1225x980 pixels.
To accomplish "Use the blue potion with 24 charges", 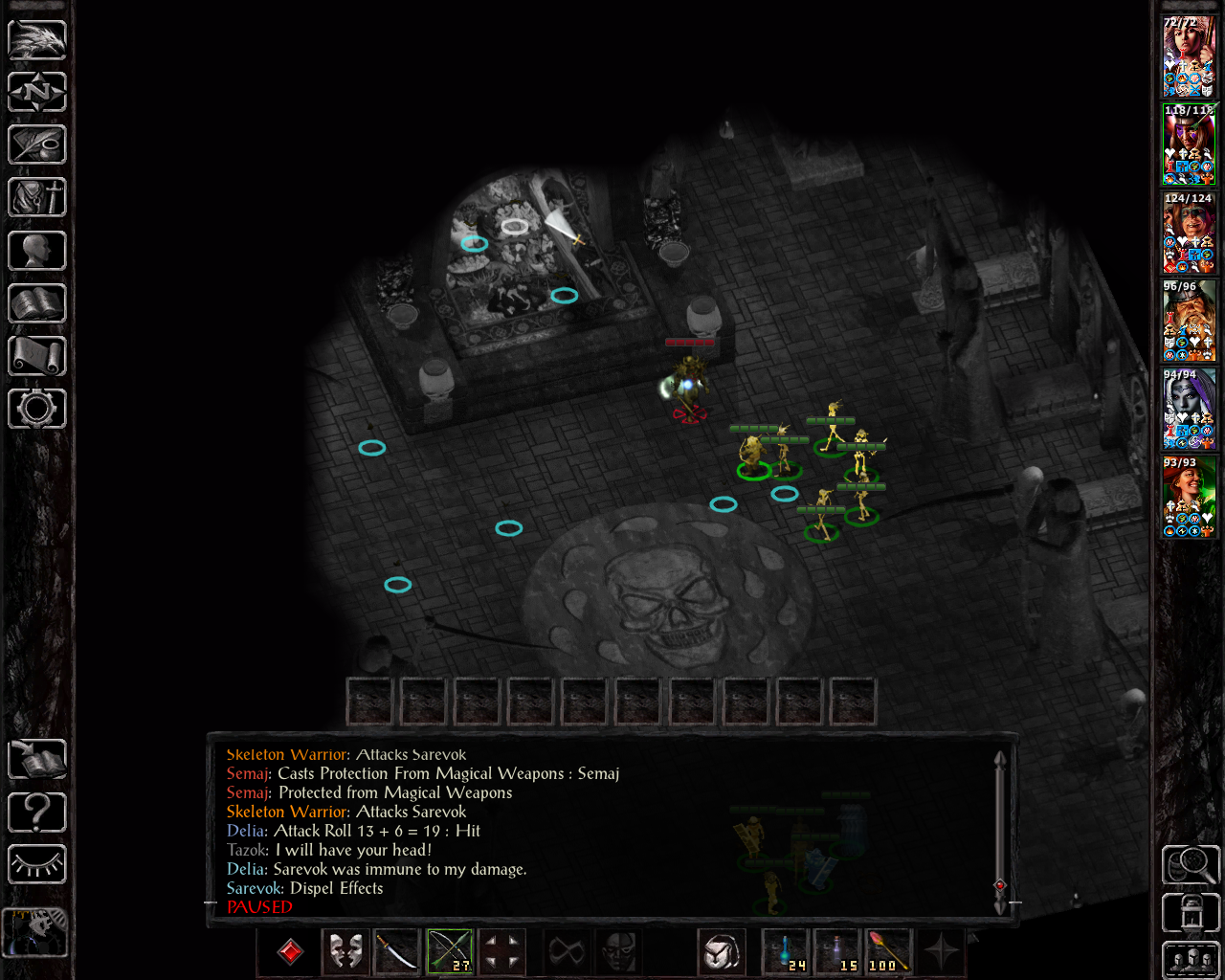I will tap(786, 951).
